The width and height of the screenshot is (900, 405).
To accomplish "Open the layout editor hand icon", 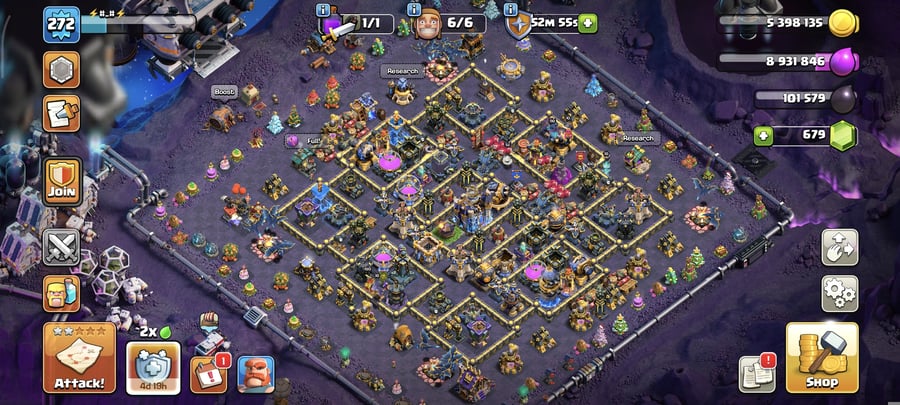I will click(x=839, y=247).
